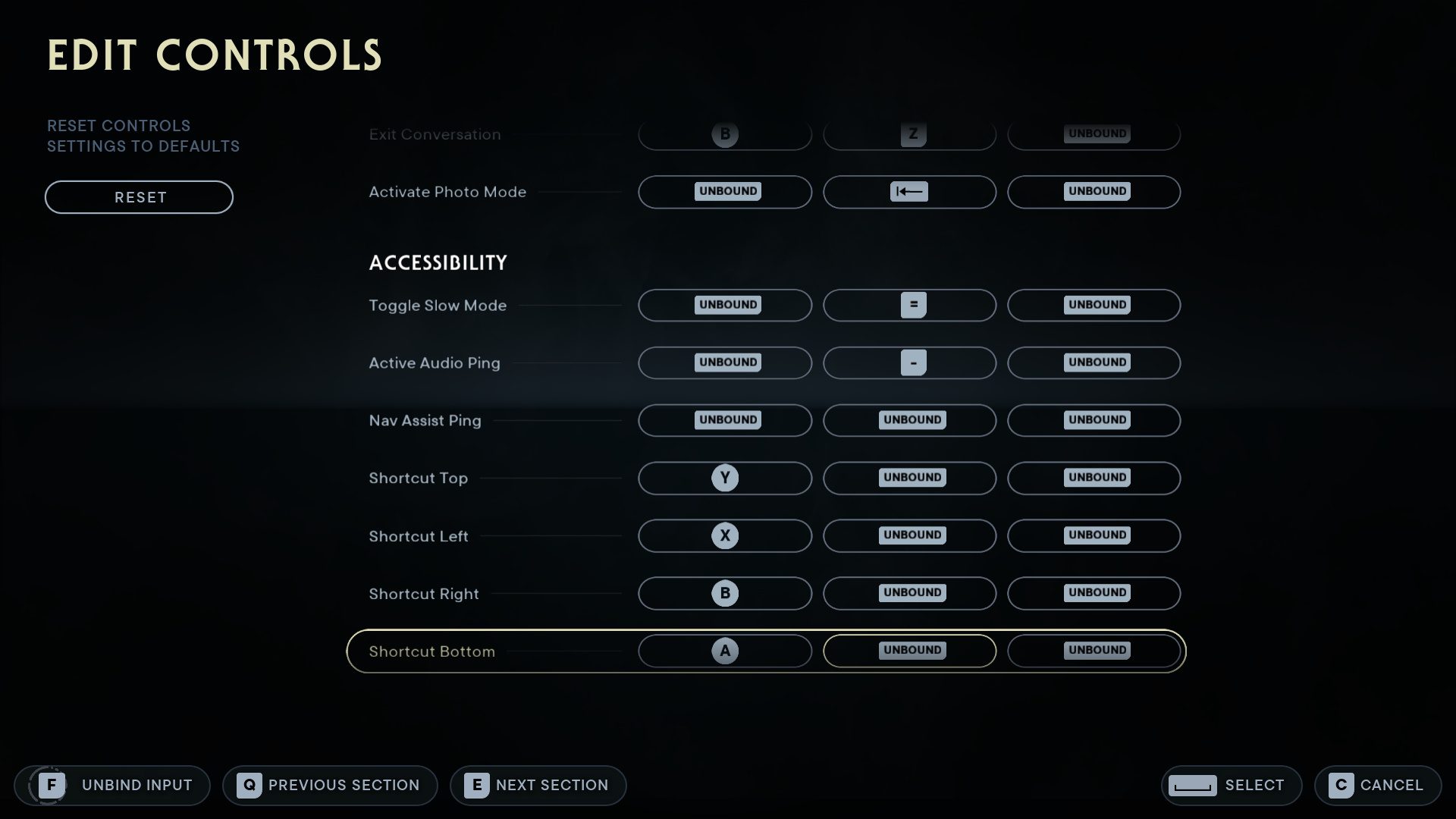Click the unbound controller slot for Toggle Slow Mode

[724, 305]
